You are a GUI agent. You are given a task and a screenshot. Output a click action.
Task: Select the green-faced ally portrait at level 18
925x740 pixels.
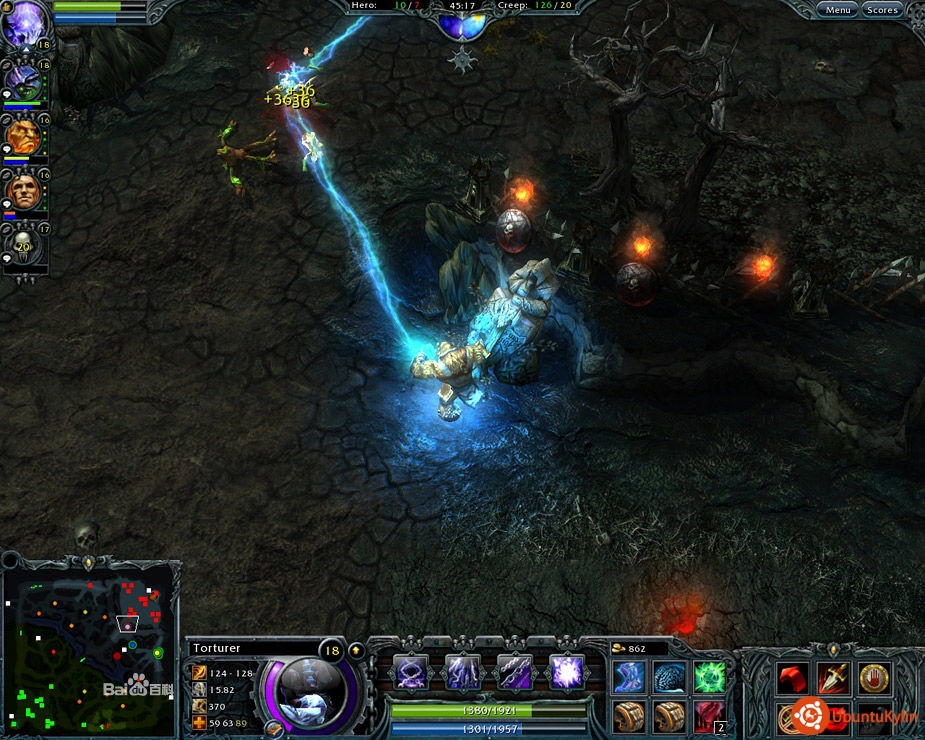coord(22,80)
